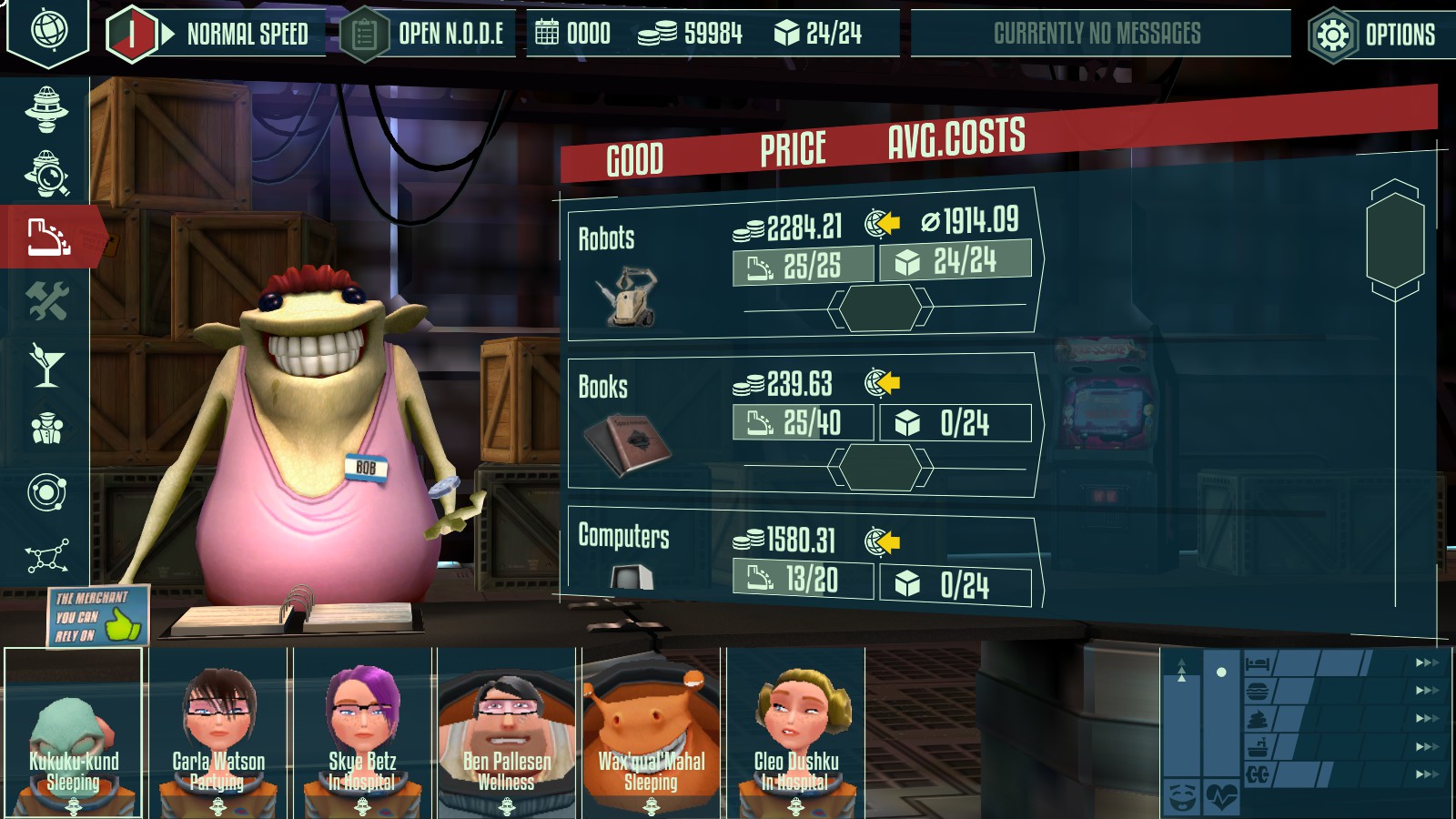Click the goods list scrollbar handle
The width and height of the screenshot is (1456, 819).
point(1394,240)
